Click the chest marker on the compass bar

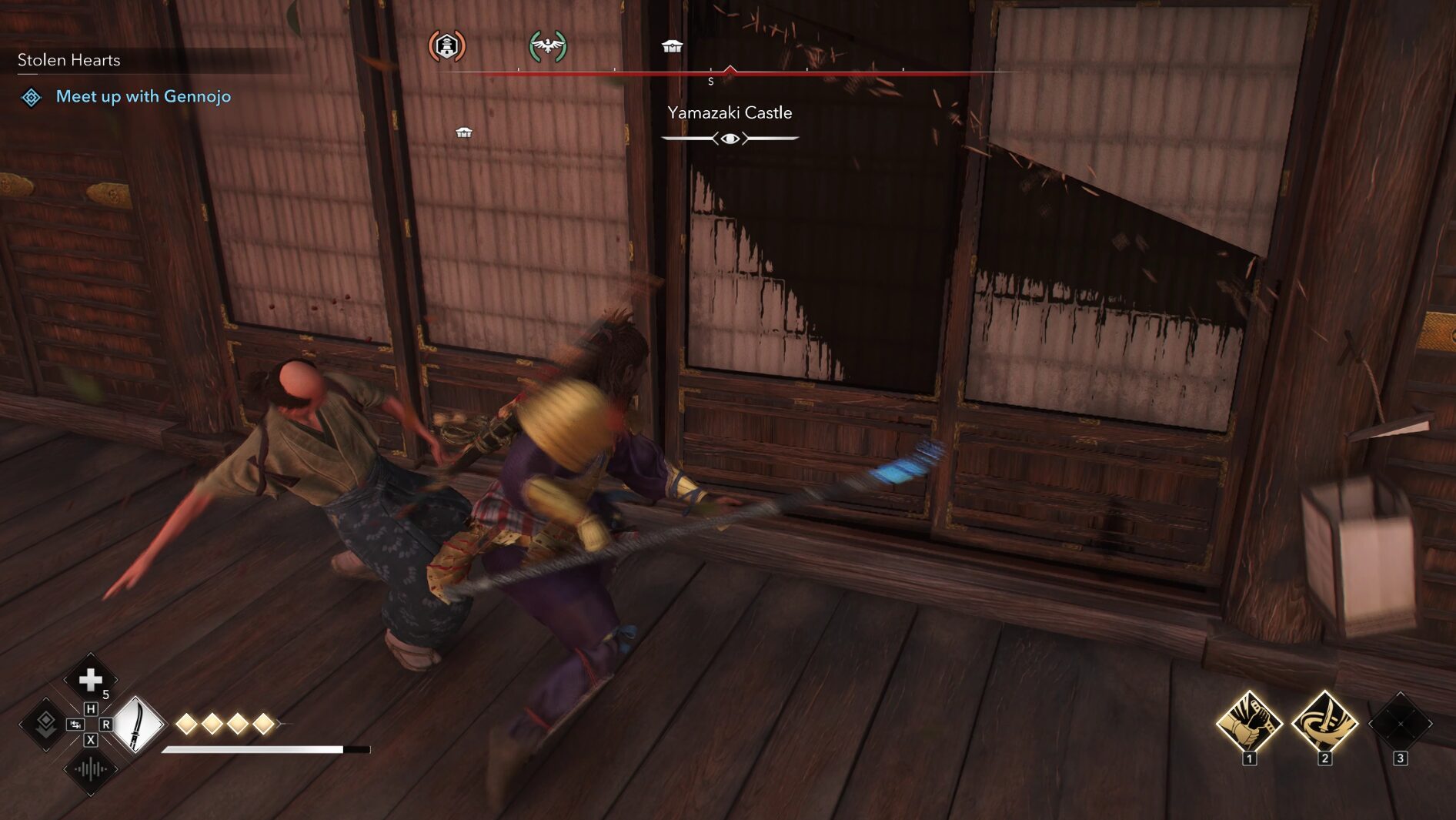672,47
